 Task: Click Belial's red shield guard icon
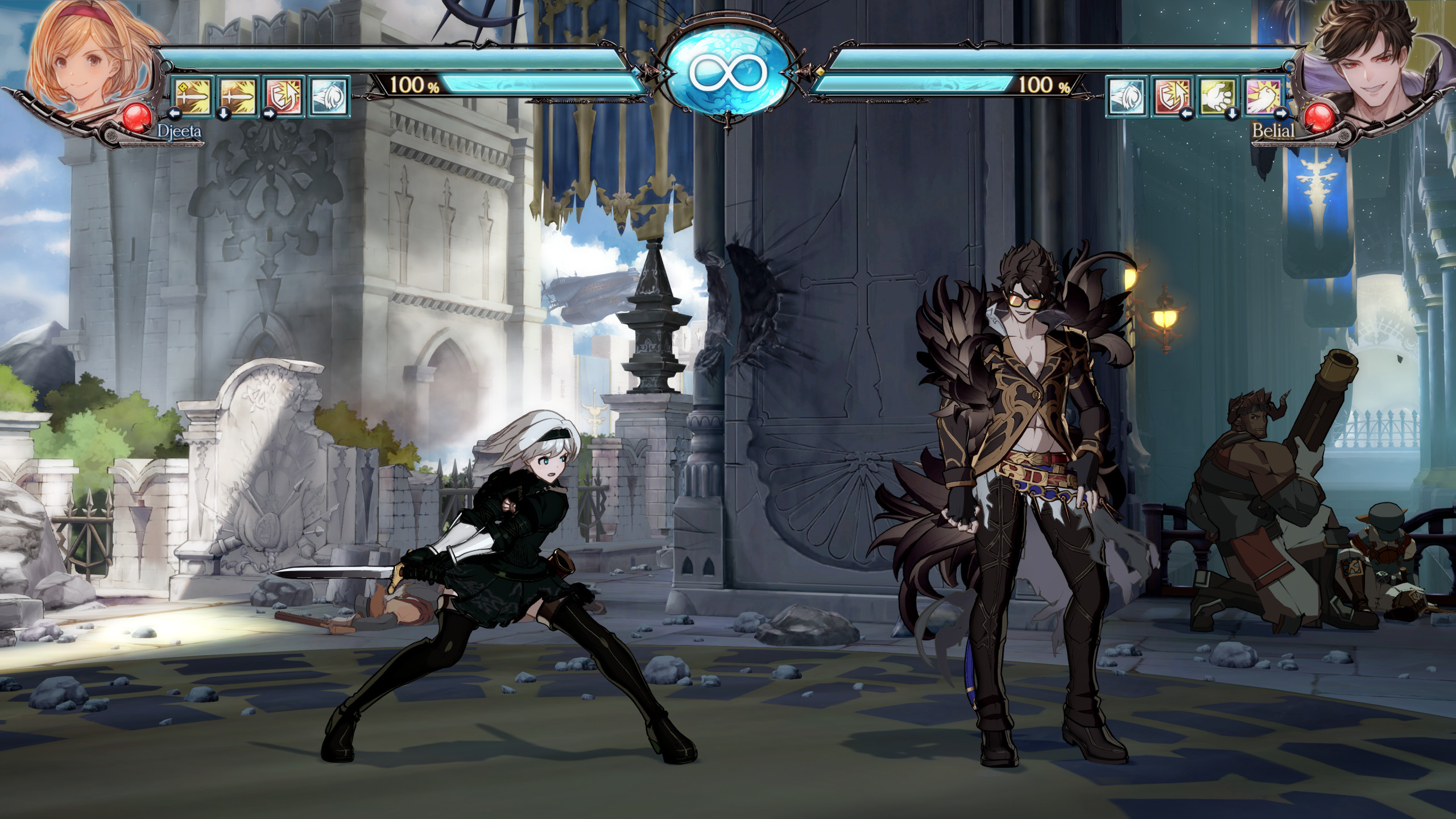coord(1172,97)
